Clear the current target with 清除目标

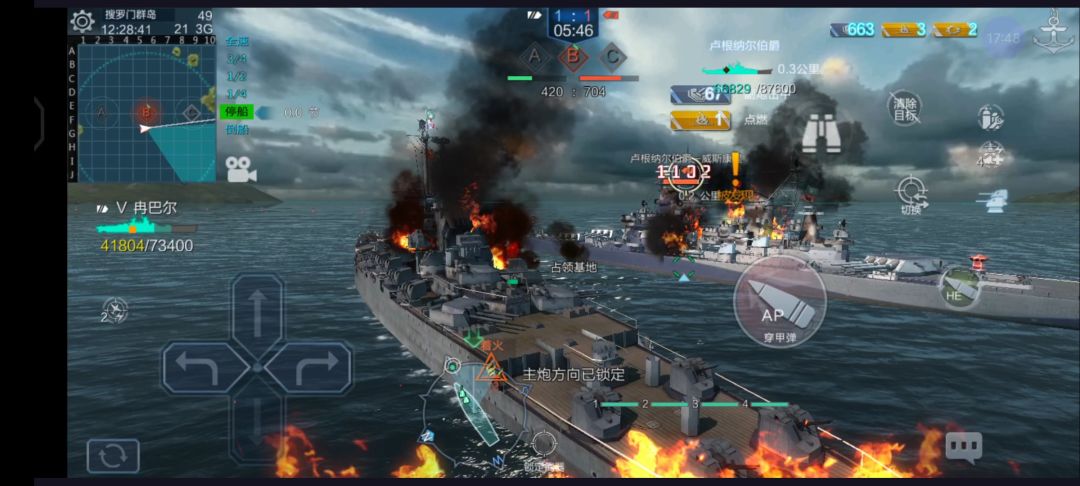click(x=905, y=107)
